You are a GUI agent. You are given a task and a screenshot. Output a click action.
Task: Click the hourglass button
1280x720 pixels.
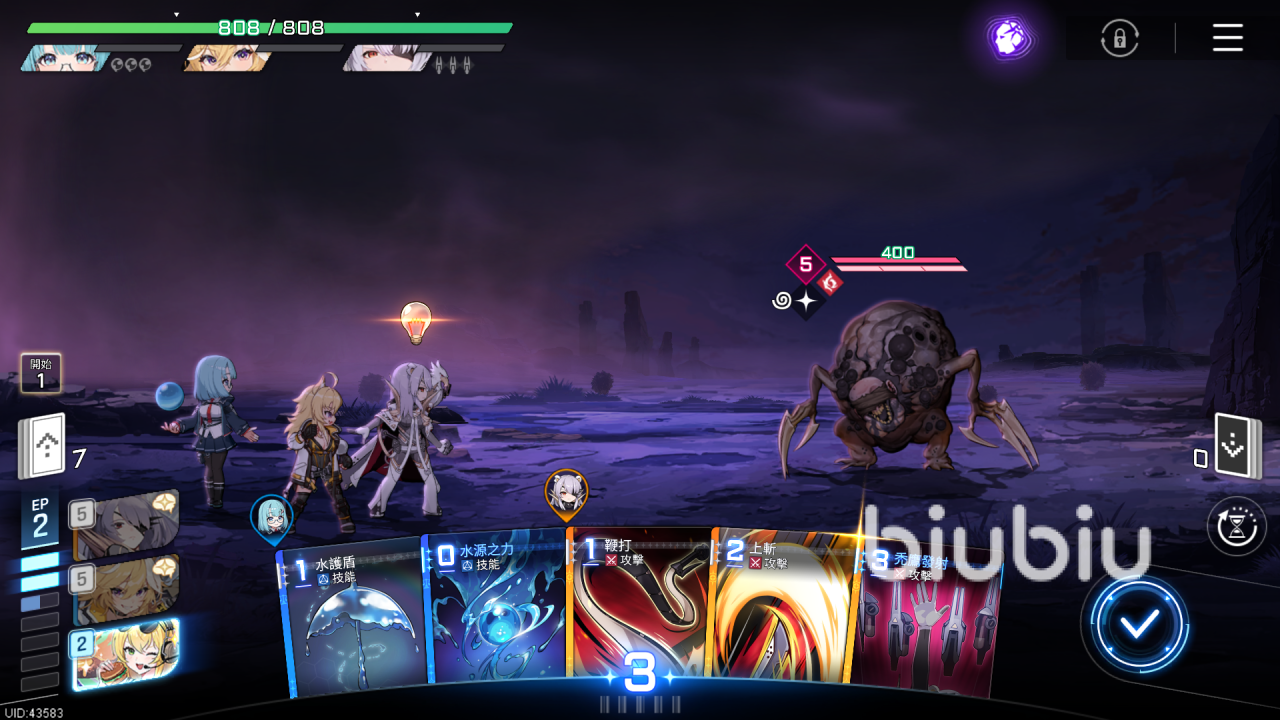pos(1237,525)
